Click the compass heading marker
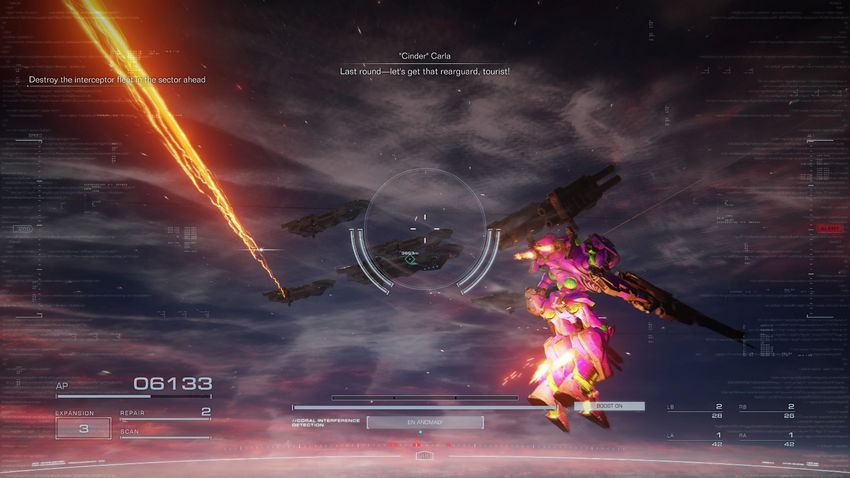850x478 pixels. point(423,456)
